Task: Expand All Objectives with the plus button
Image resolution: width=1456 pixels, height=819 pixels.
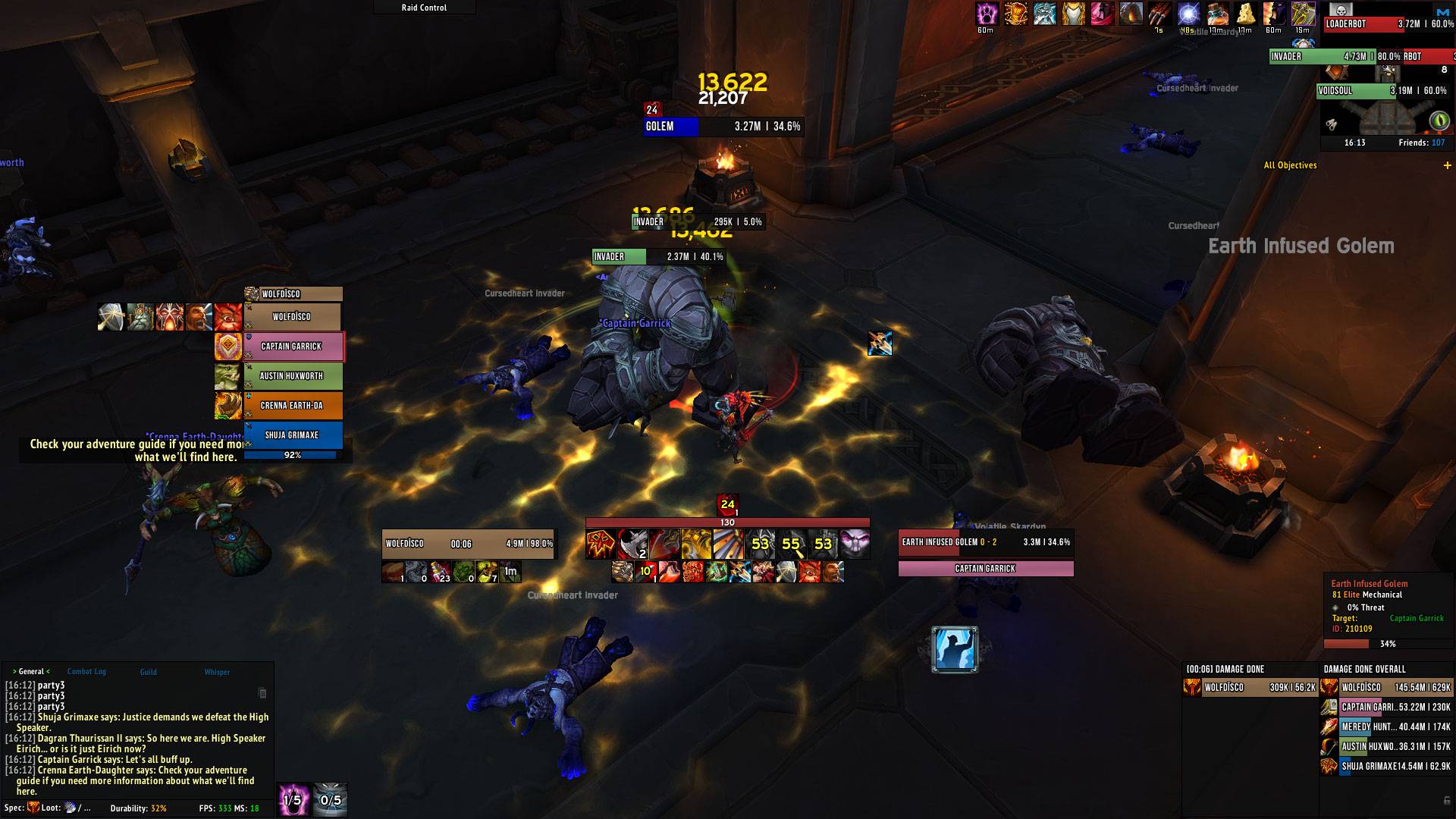Action: click(1448, 165)
